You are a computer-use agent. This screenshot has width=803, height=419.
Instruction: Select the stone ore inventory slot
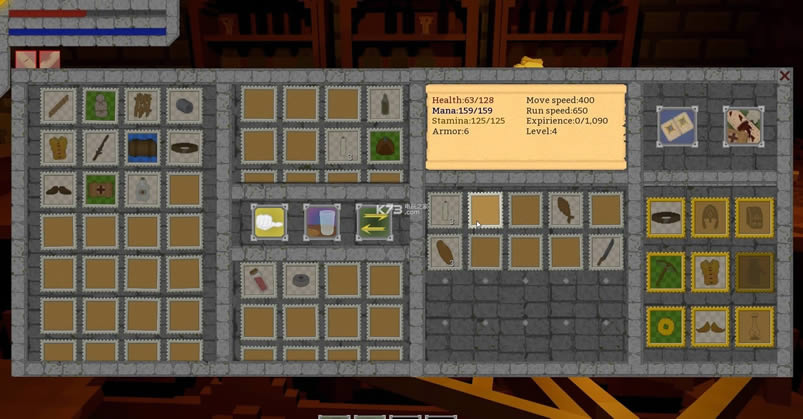pos(184,105)
